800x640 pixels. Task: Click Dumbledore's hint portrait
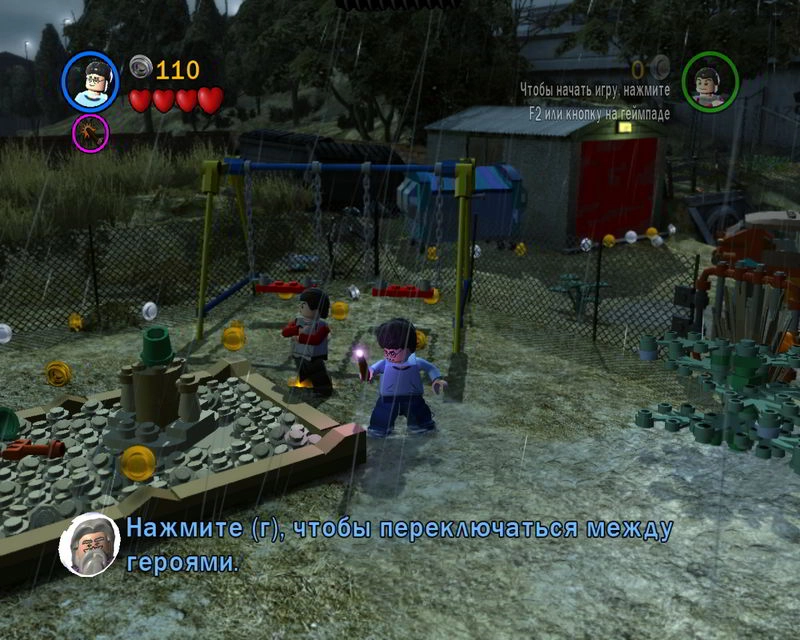90,545
